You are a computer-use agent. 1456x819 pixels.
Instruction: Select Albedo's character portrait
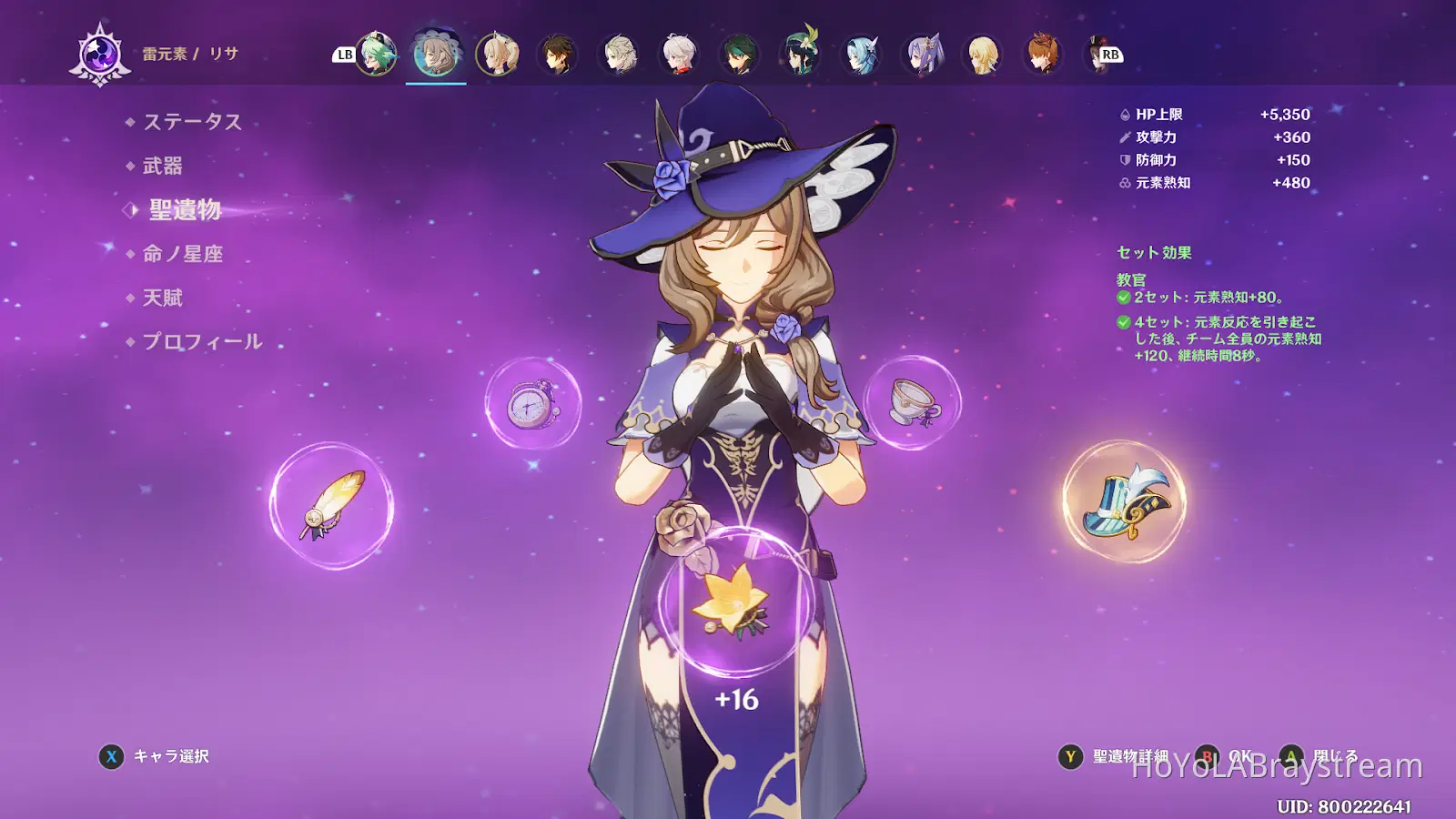click(x=619, y=55)
